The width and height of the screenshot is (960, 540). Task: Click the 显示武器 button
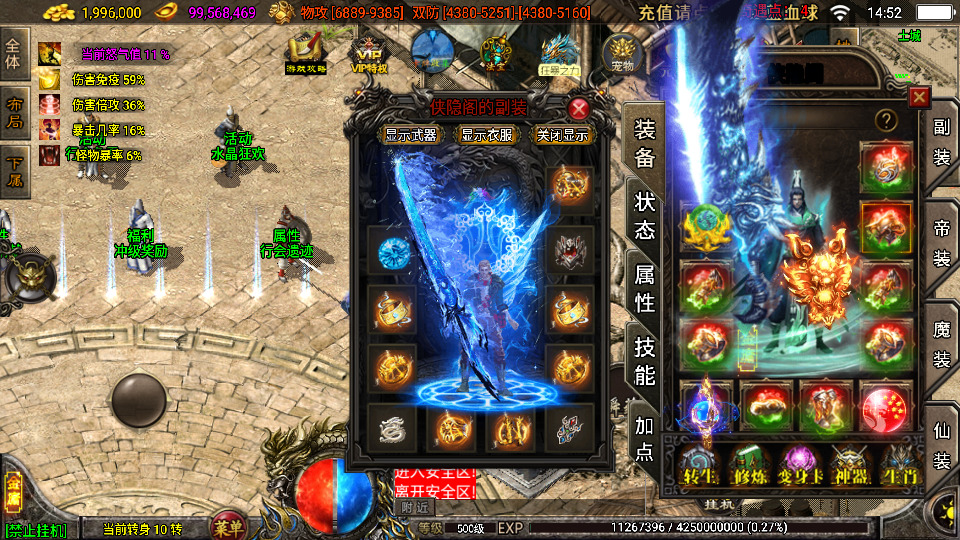[411, 135]
